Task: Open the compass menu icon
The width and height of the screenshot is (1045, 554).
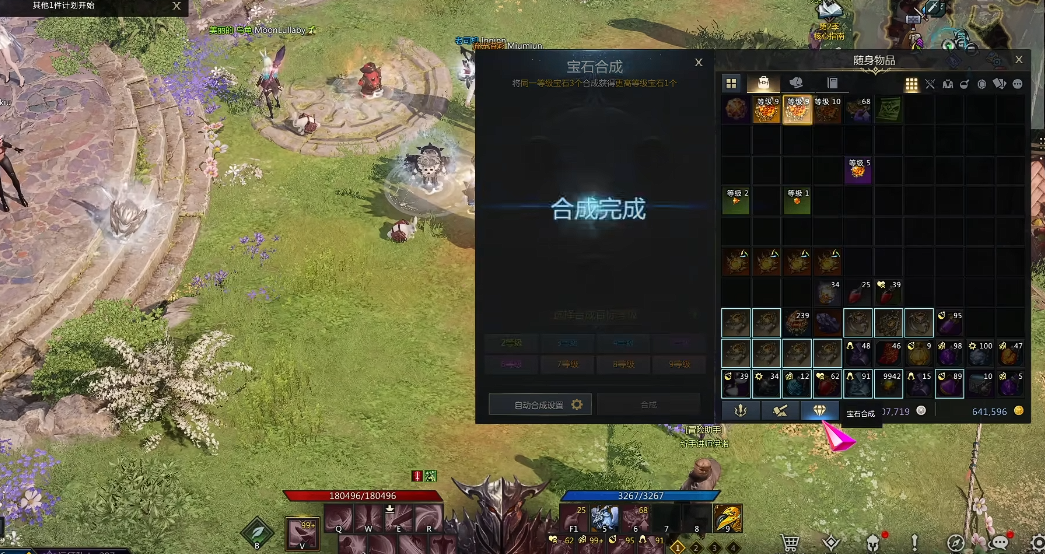Action: coord(957,541)
